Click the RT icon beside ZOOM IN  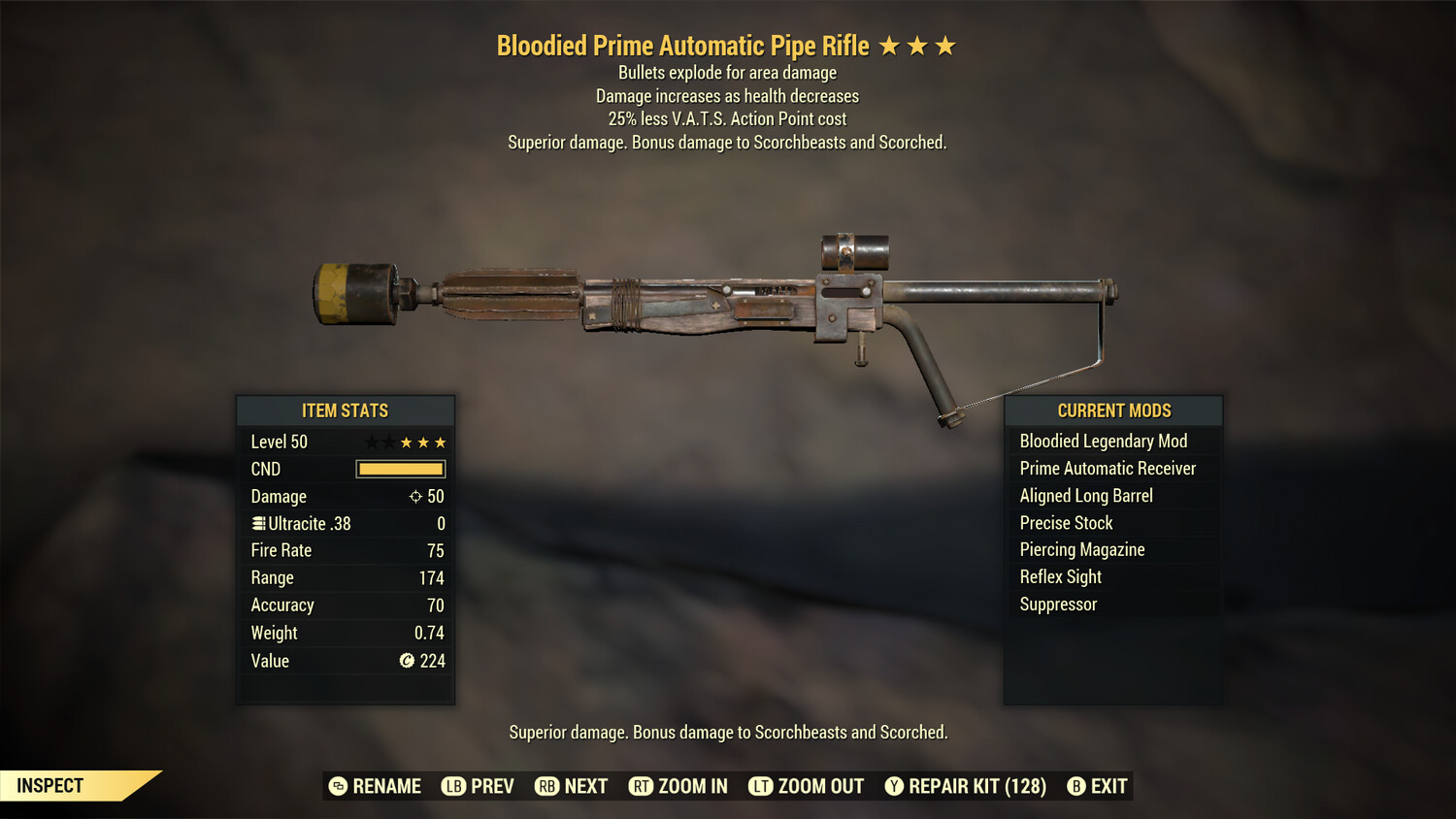point(642,786)
